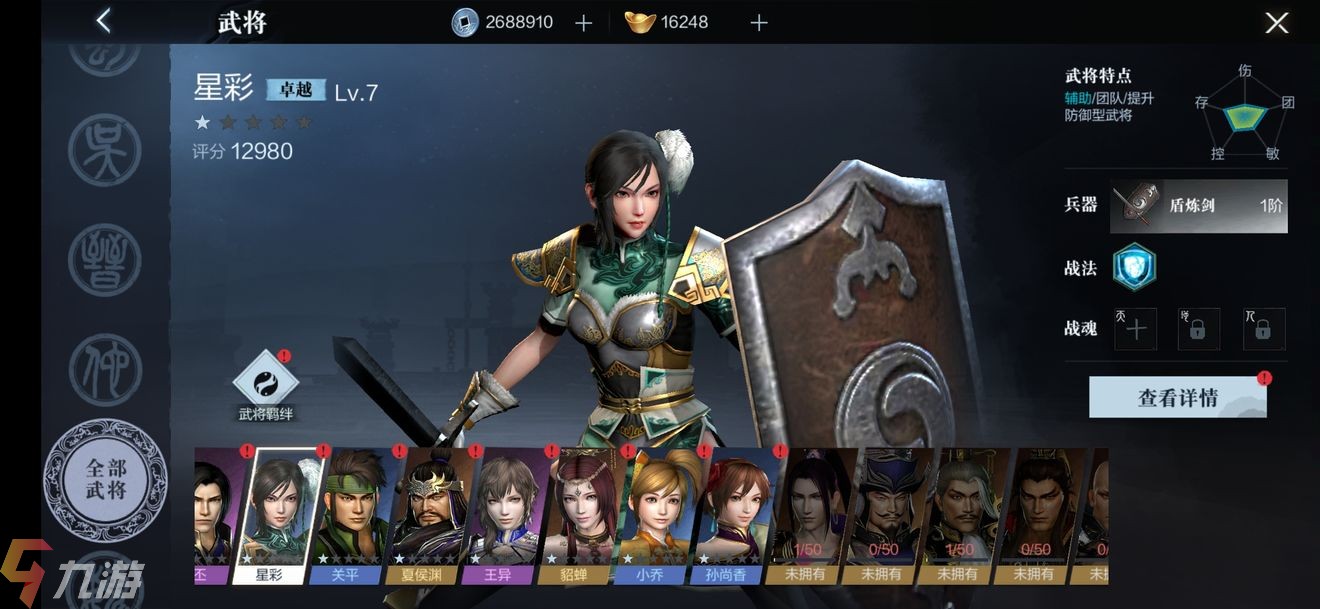Choose the 他 faction seal

coord(105,370)
